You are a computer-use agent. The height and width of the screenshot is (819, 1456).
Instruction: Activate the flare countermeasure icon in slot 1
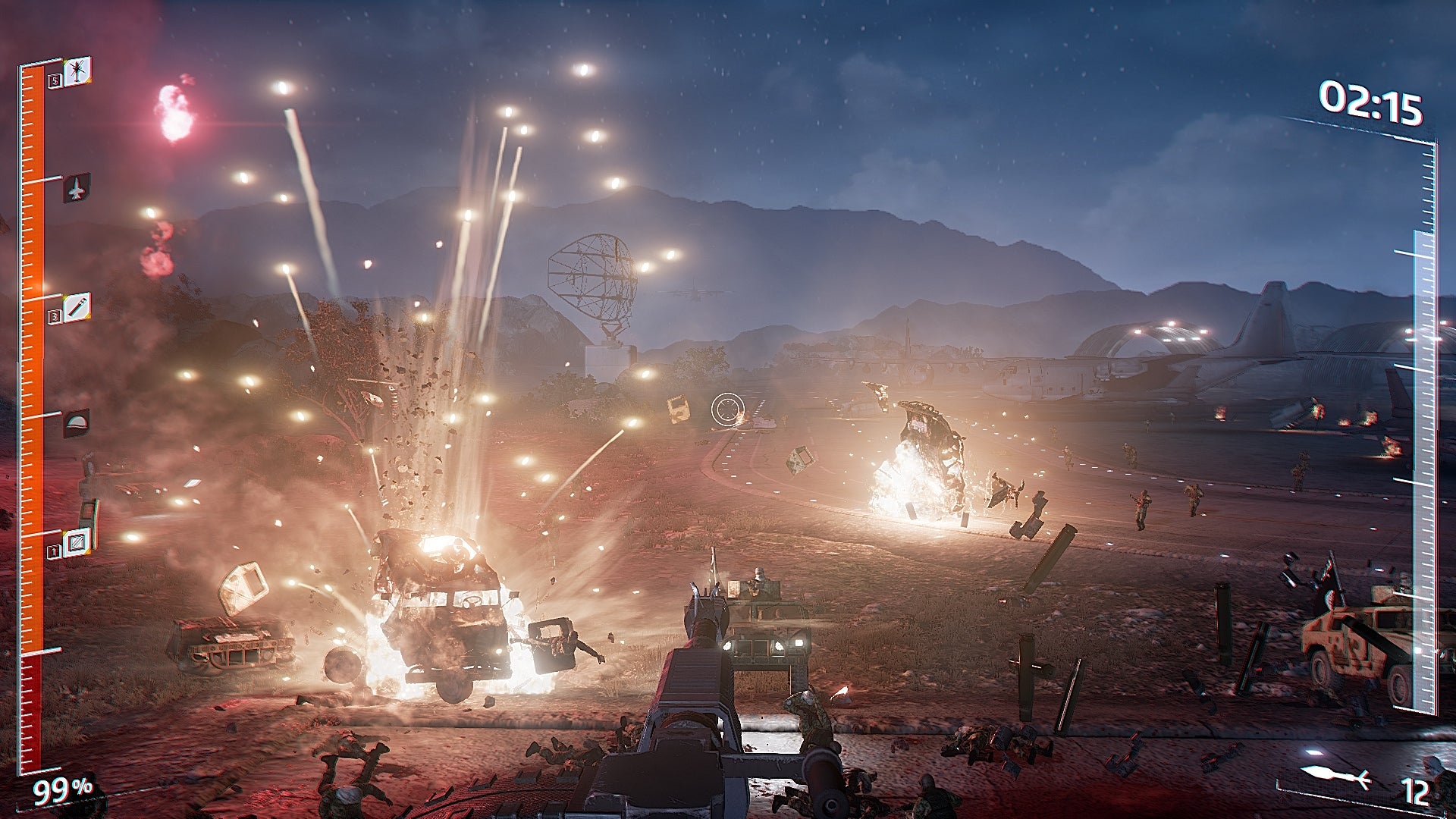click(77, 543)
